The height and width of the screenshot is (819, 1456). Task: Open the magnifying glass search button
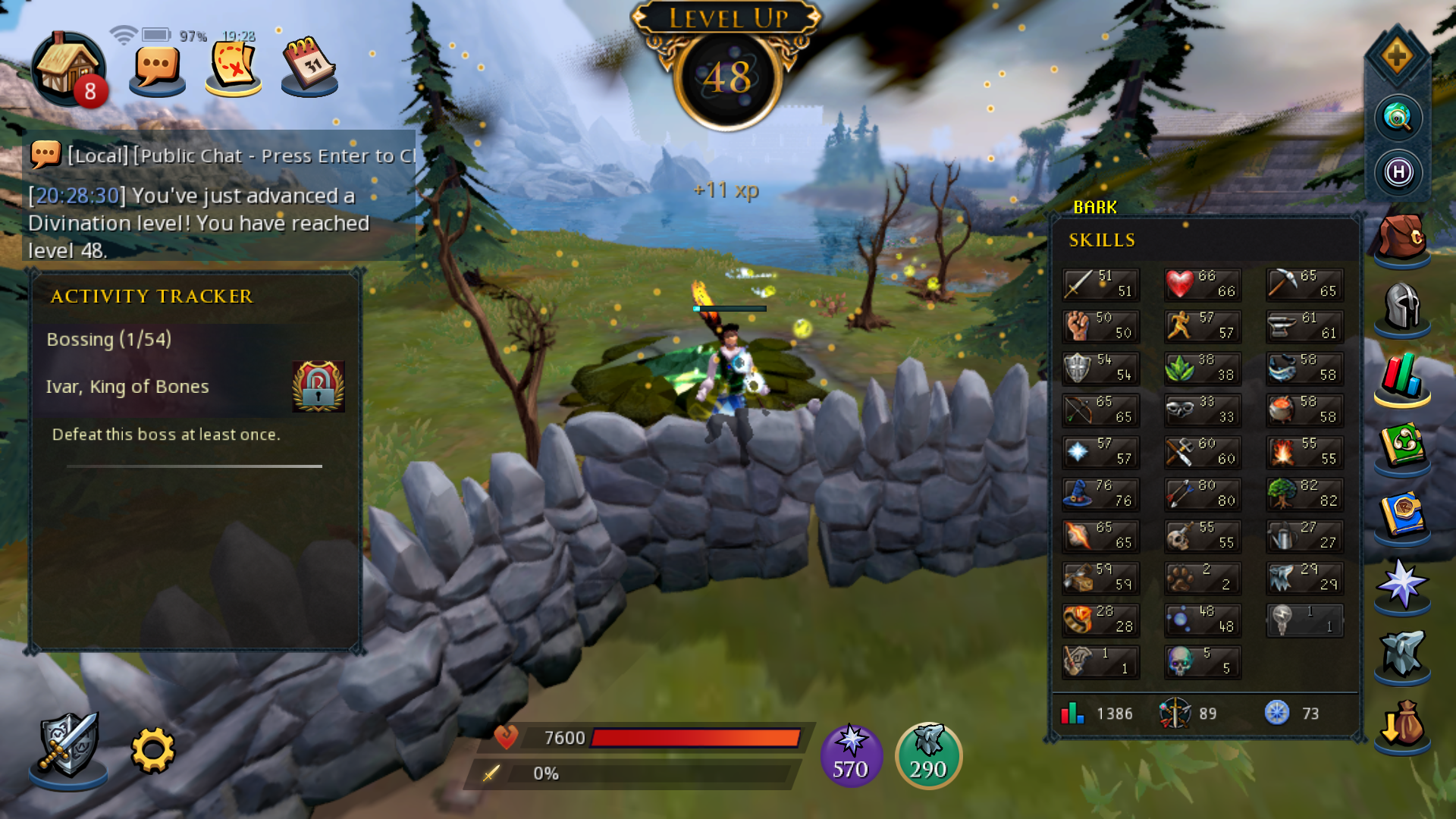click(x=1398, y=118)
